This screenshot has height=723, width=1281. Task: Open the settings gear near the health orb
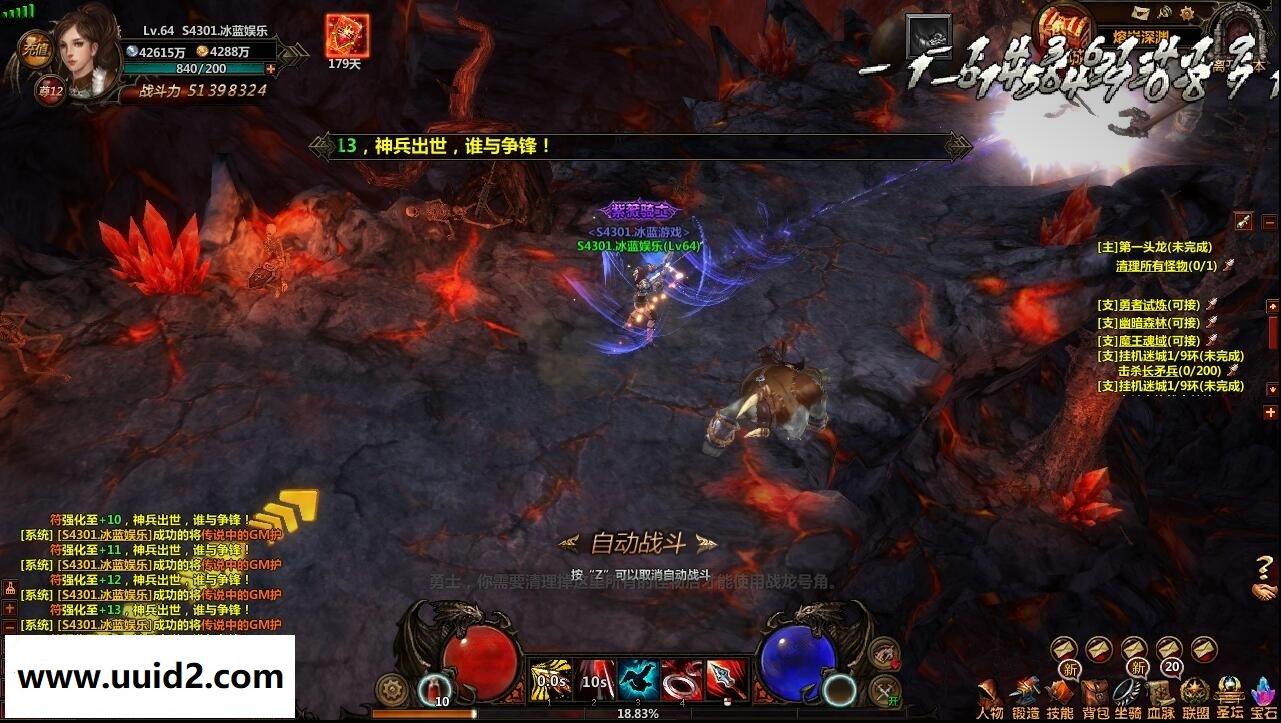point(390,686)
